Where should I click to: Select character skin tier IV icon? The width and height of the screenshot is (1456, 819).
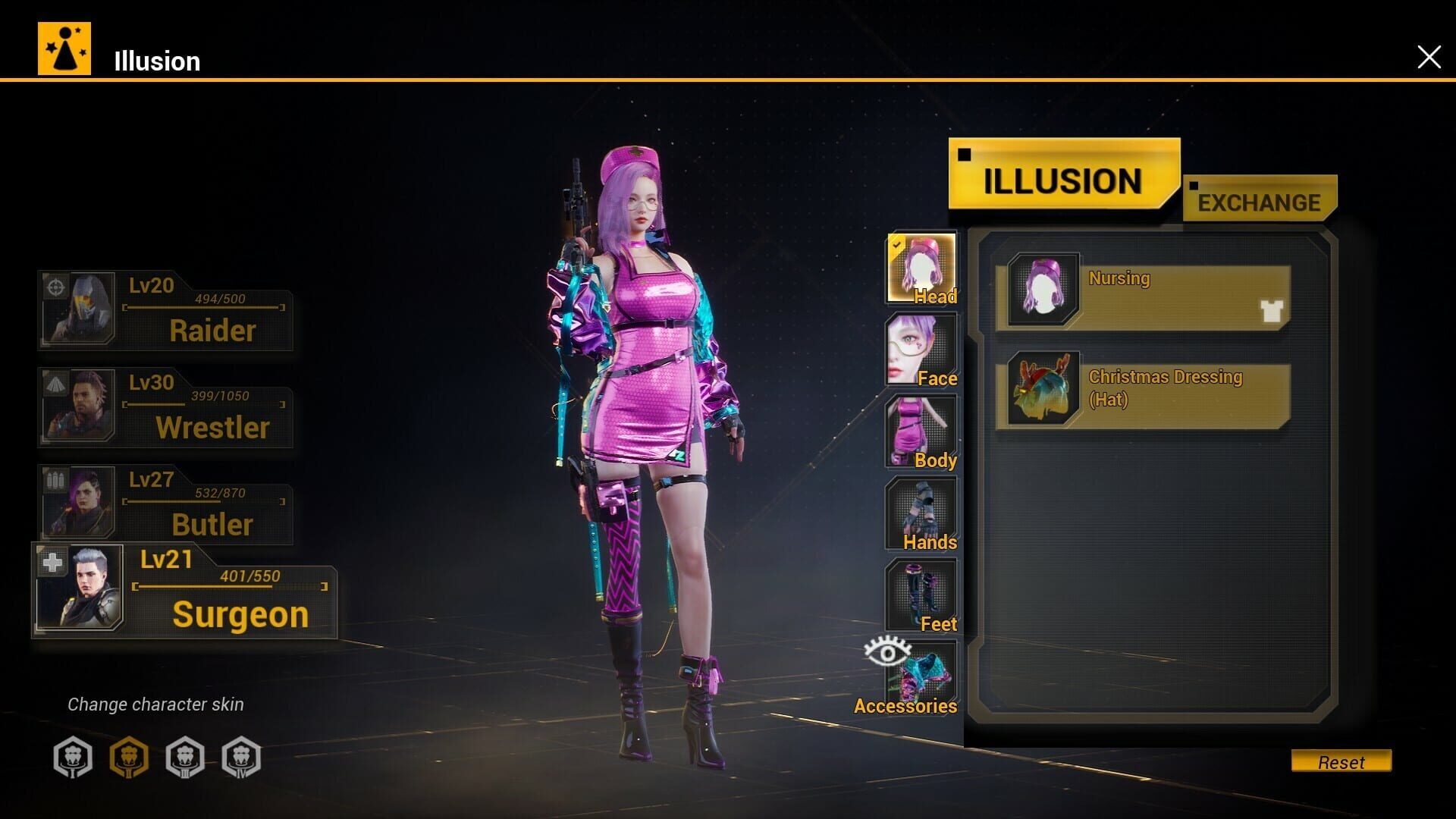[x=241, y=756]
